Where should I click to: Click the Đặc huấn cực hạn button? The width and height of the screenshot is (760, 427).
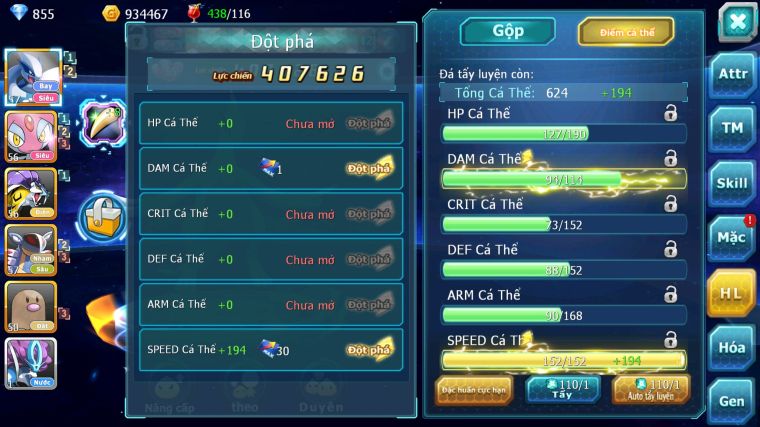[x=474, y=389]
